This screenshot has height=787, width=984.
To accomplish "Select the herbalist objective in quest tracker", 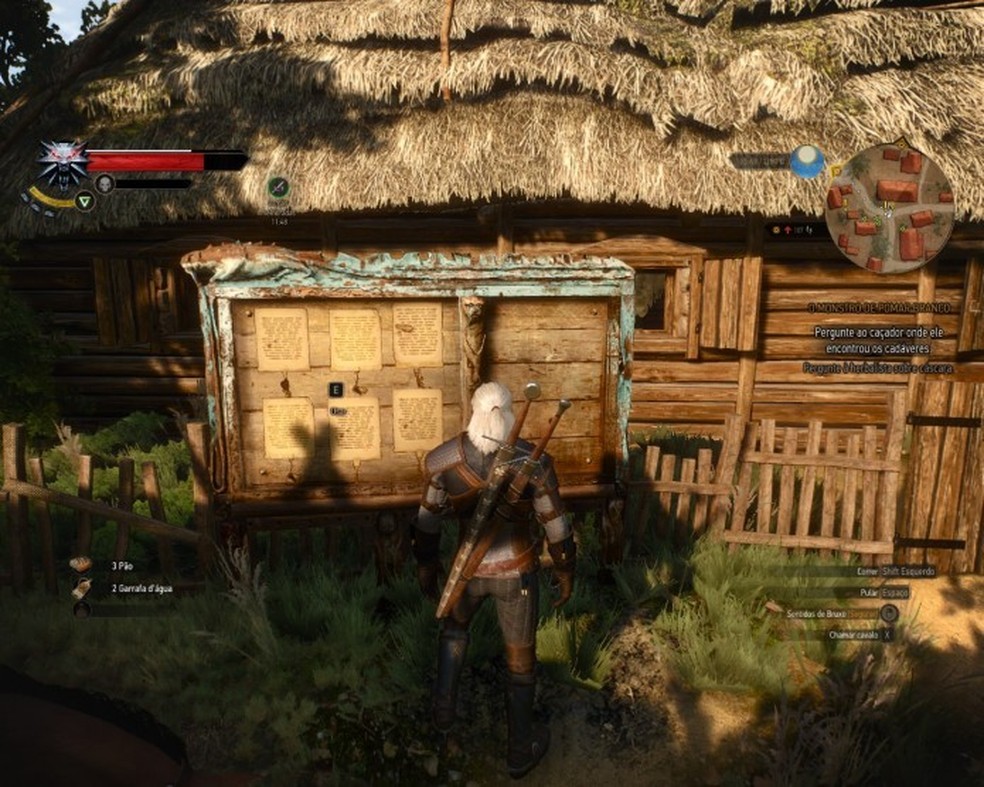I will 877,368.
